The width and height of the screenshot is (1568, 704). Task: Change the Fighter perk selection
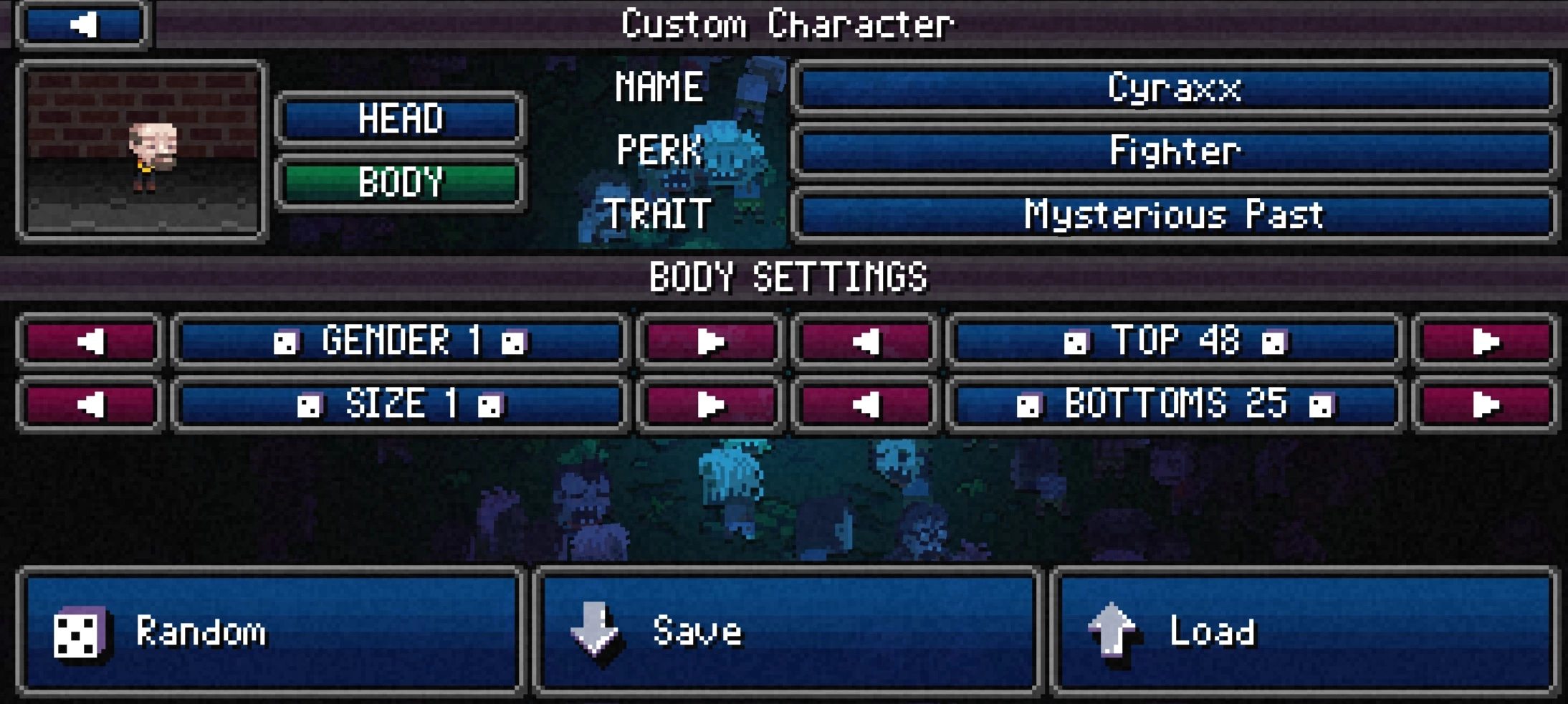(1174, 151)
